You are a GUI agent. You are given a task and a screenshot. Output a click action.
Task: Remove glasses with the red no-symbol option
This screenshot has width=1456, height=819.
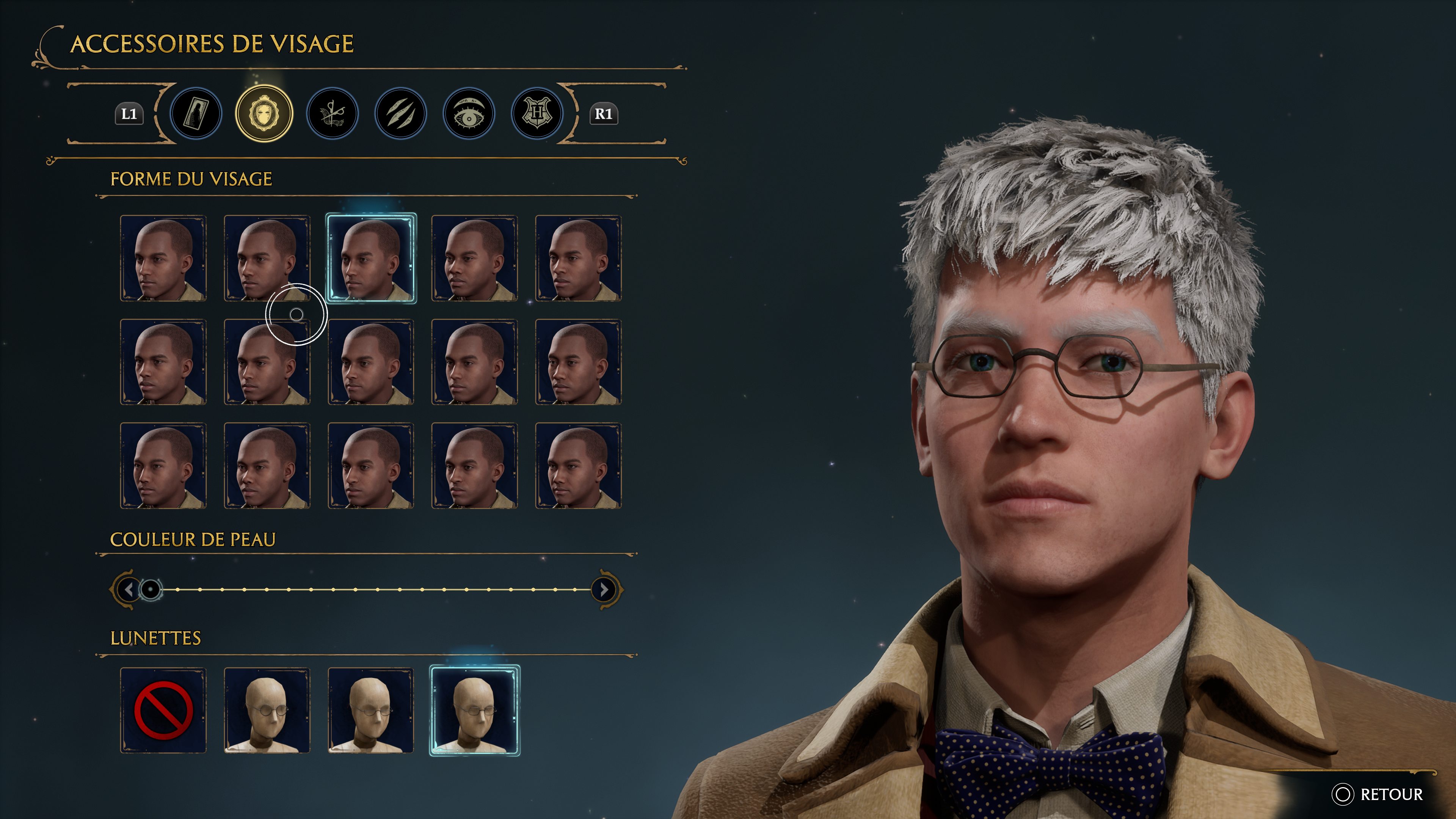[x=163, y=711]
